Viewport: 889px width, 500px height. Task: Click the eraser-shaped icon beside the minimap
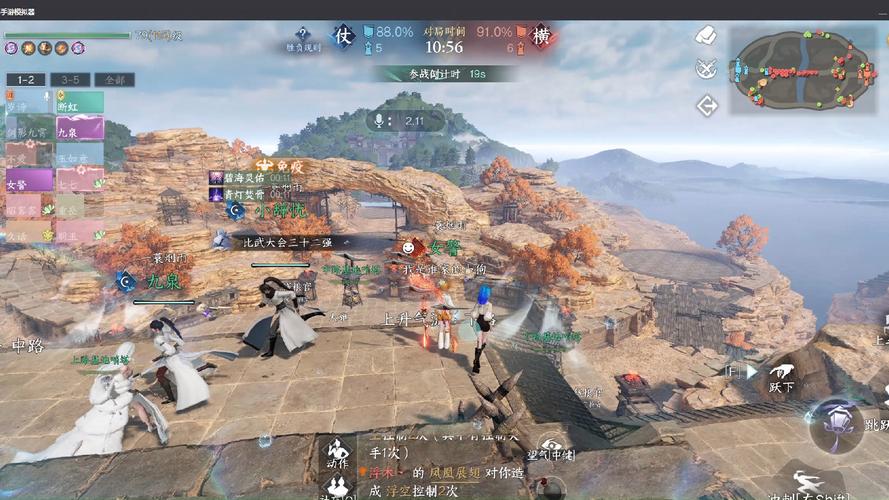click(x=707, y=36)
